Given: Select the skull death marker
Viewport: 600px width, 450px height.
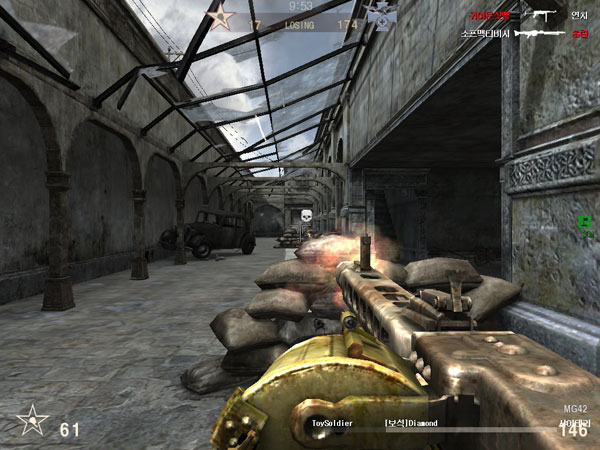Looking at the screenshot, I should 305,216.
